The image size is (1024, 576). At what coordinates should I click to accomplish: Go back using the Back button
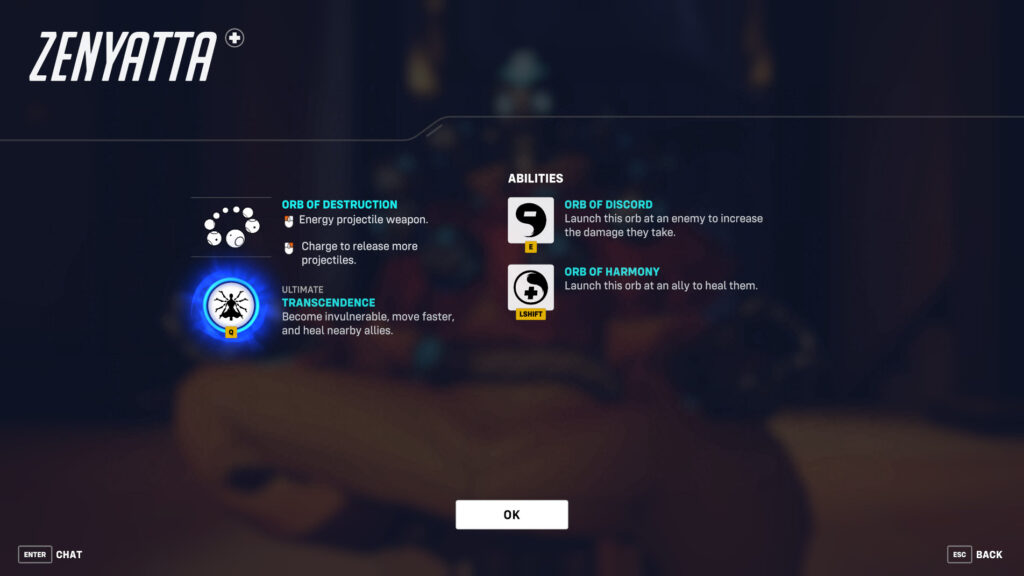coord(974,554)
